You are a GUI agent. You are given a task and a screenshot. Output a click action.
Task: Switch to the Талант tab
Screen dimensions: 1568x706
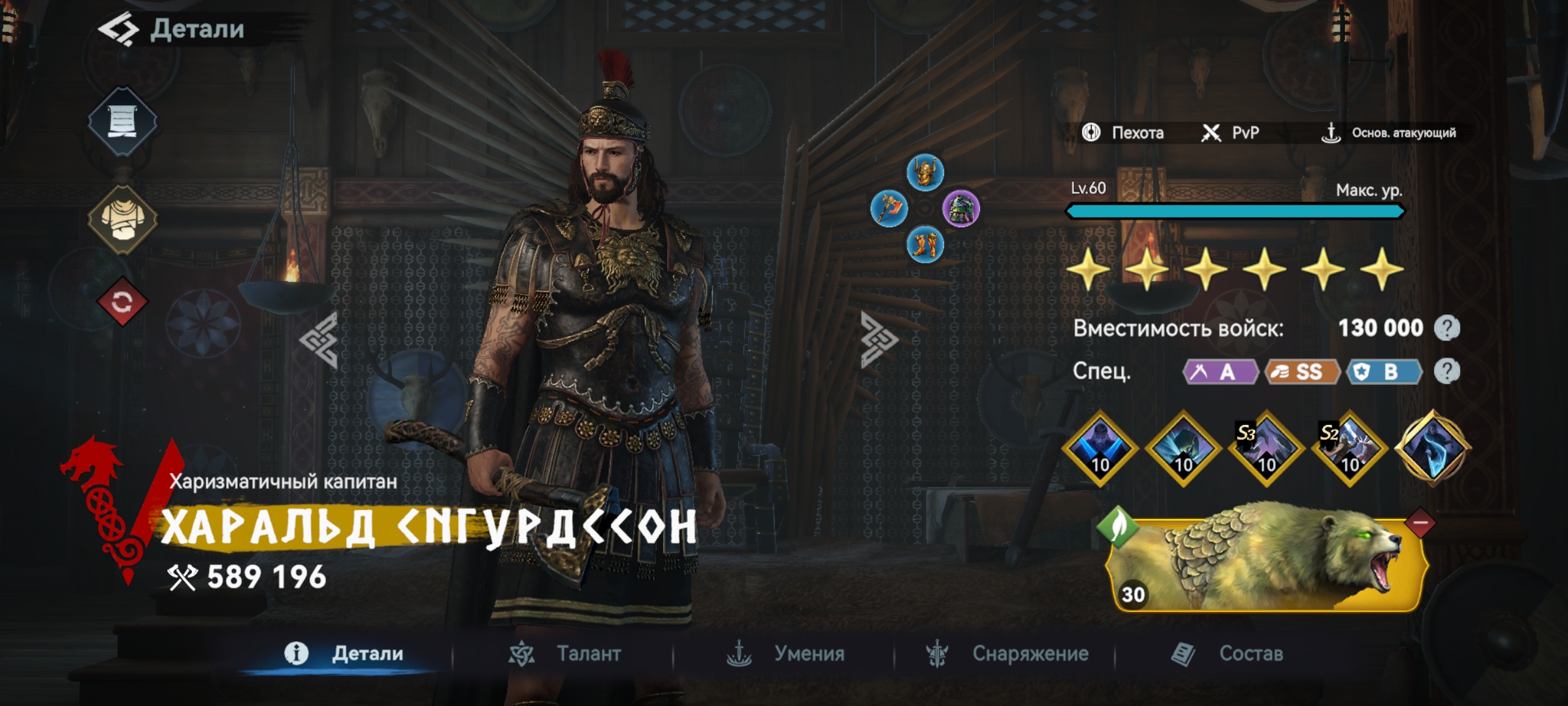click(566, 654)
